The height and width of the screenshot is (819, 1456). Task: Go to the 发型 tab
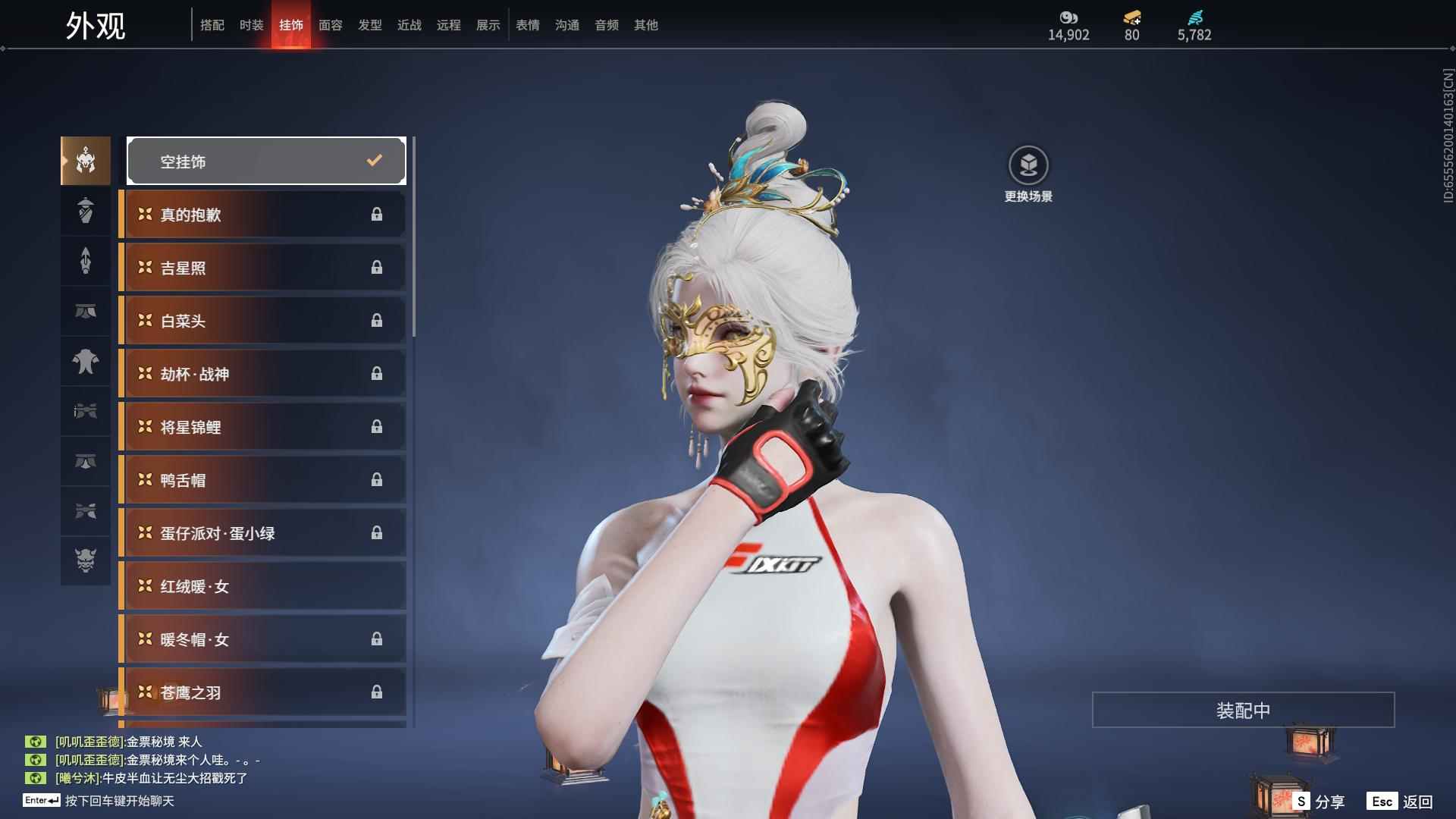pos(369,25)
